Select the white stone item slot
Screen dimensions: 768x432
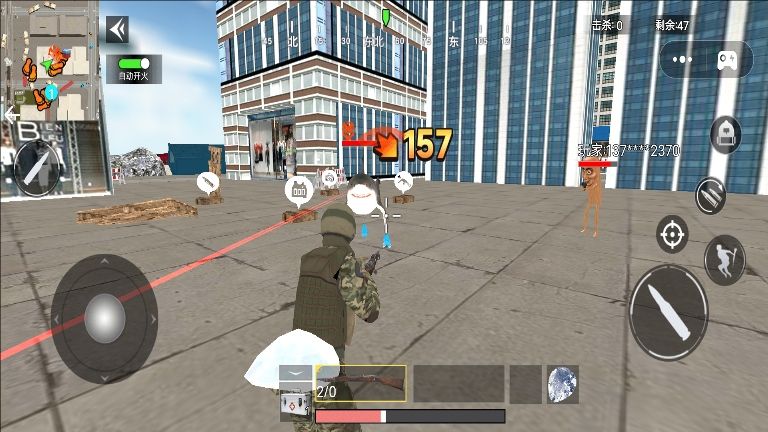(563, 384)
